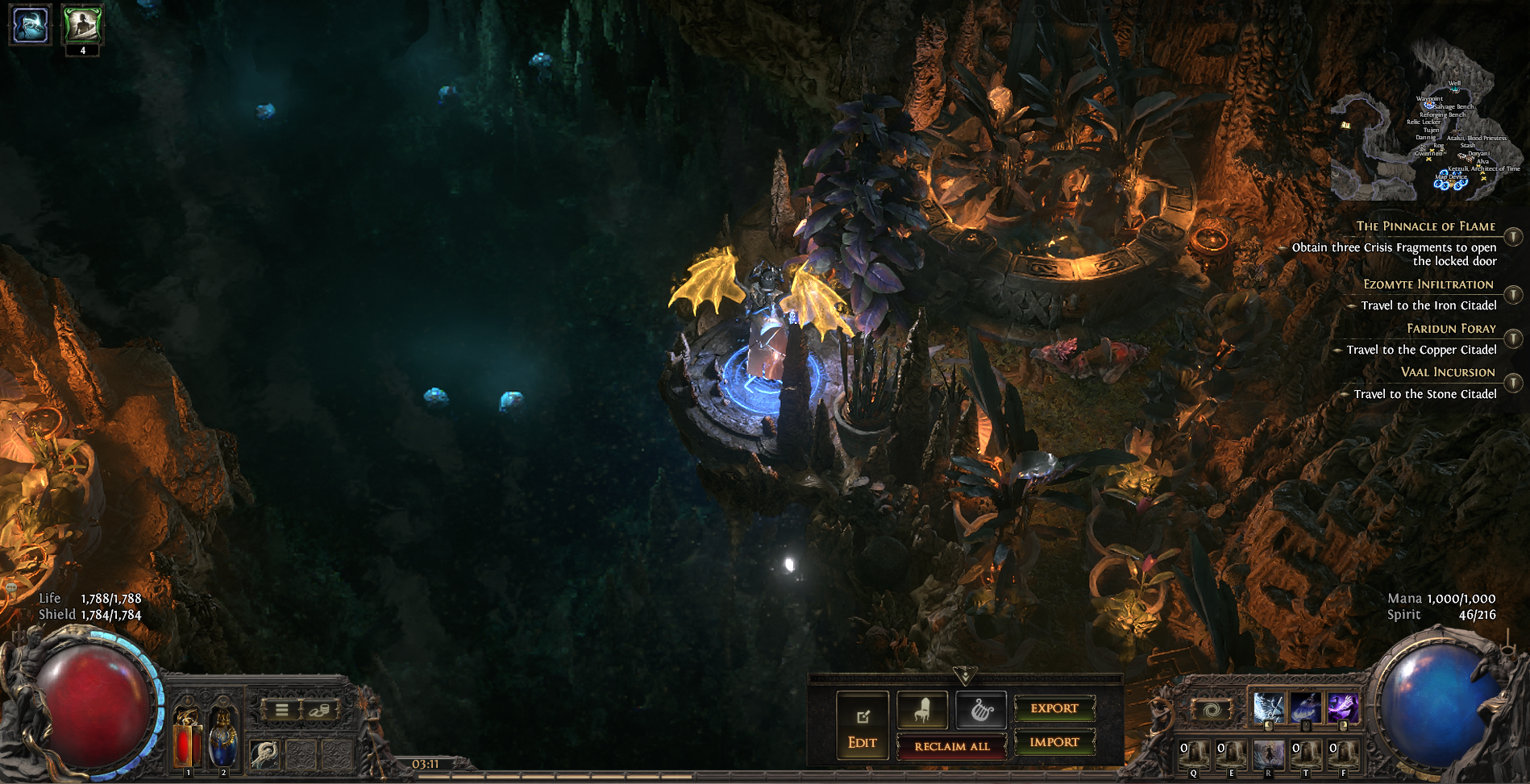This screenshot has height=784, width=1530.
Task: Import a hideout layout
Action: pos(1054,742)
